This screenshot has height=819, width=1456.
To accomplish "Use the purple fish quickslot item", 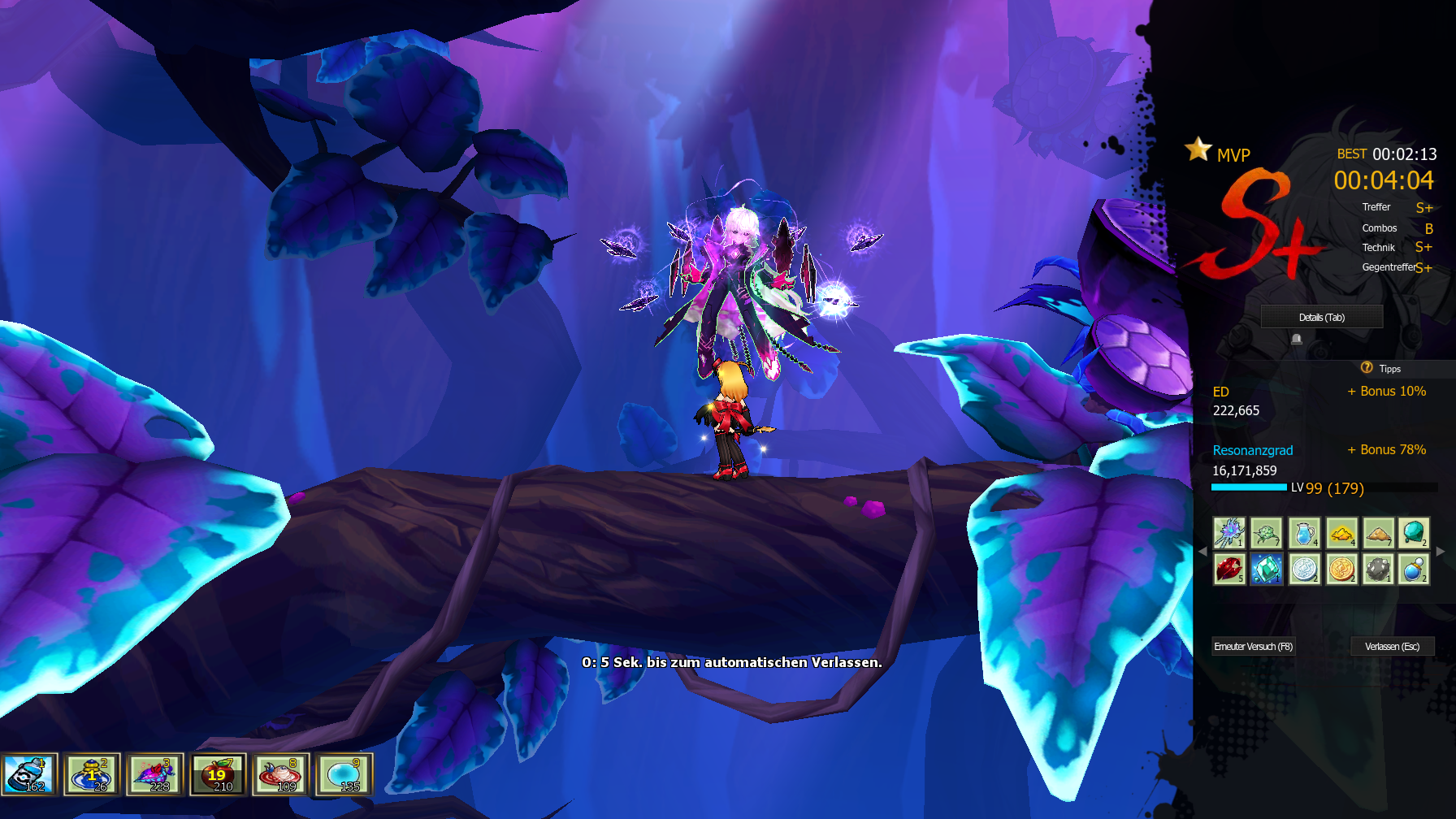I will pos(155,774).
